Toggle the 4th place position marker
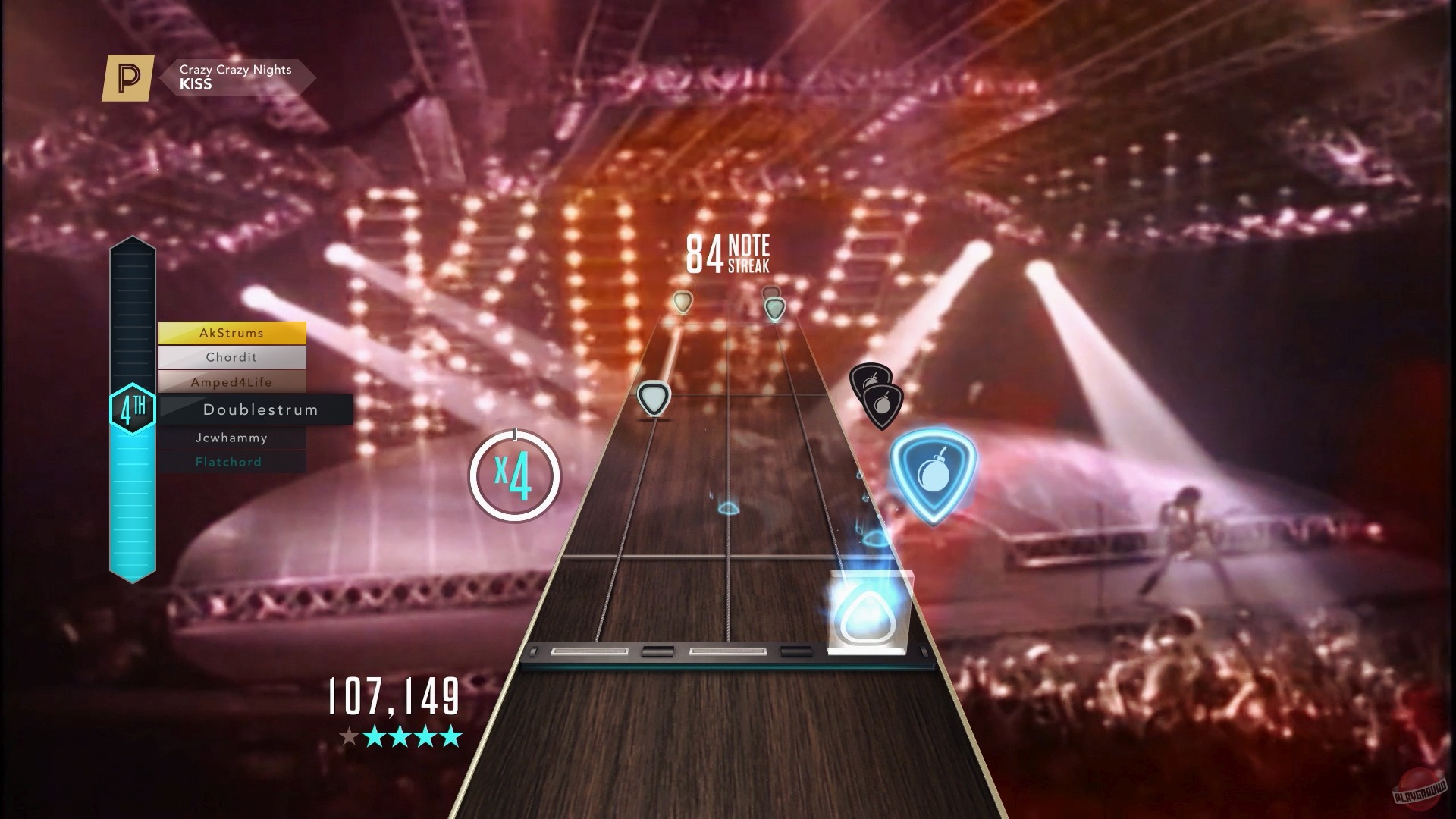Viewport: 1456px width, 819px height. [133, 409]
